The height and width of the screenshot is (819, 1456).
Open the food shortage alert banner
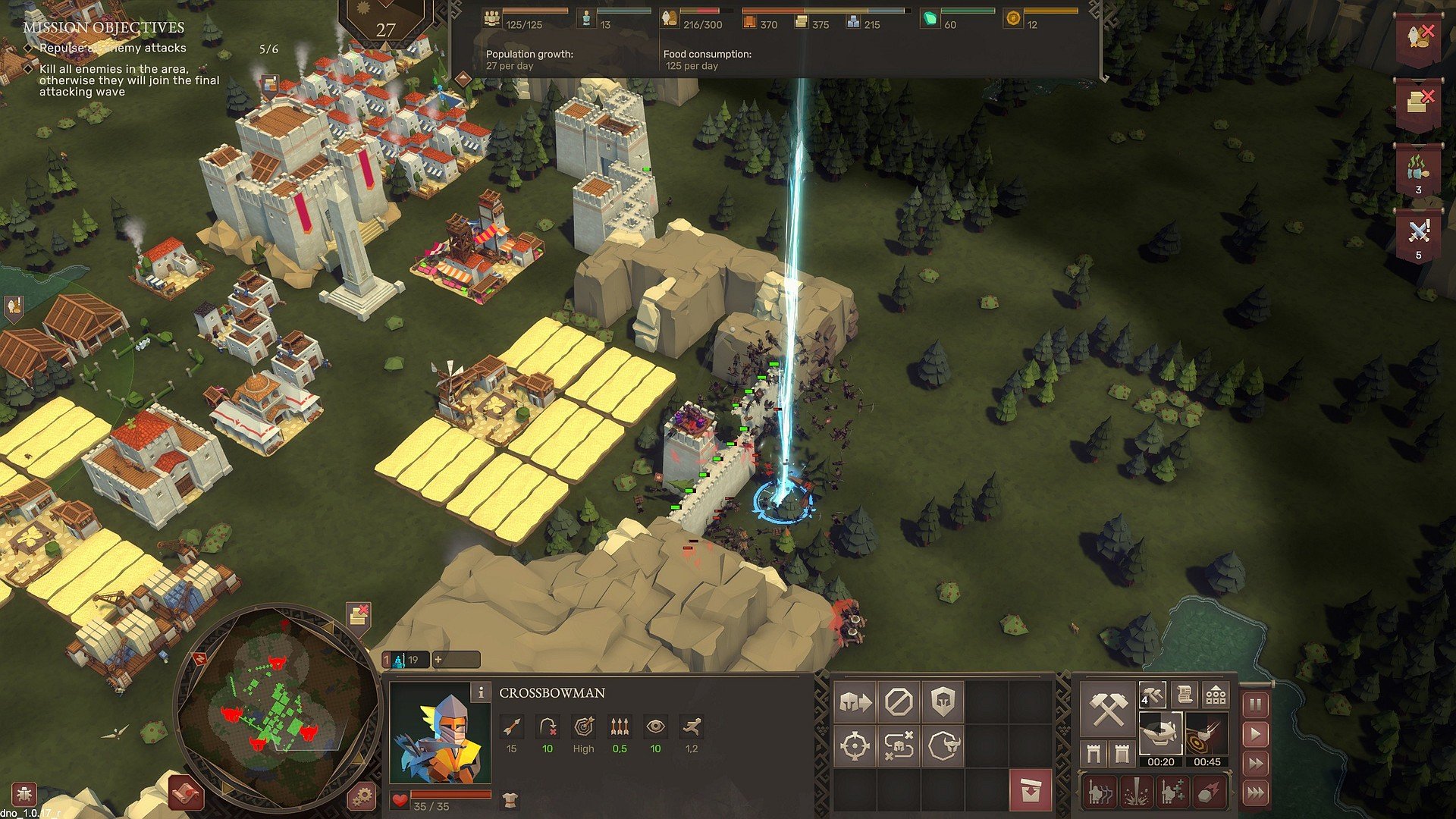[x=1418, y=38]
